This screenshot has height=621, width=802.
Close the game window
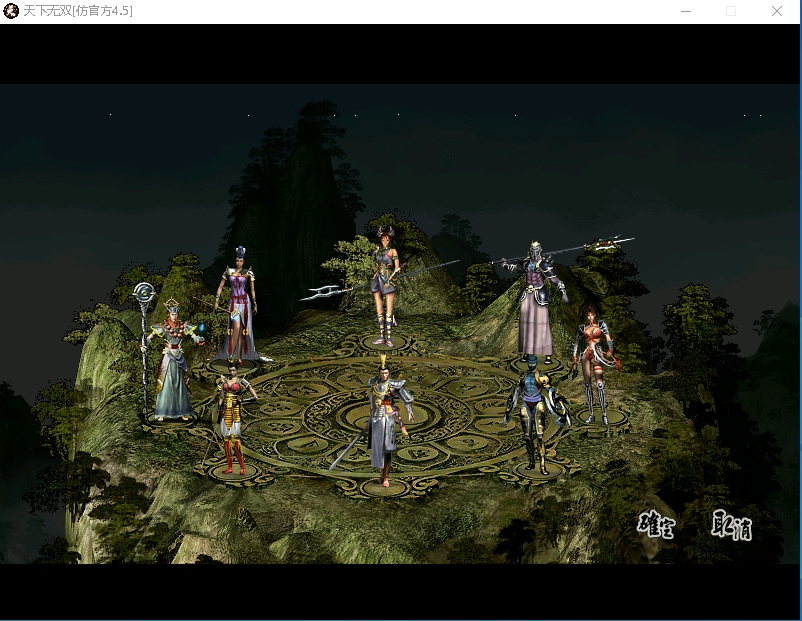(x=777, y=11)
